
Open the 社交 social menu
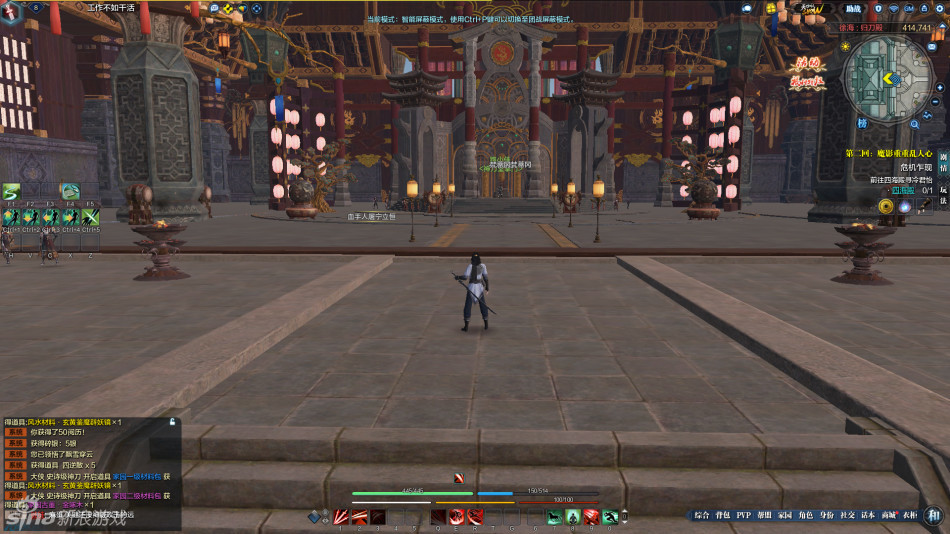[x=846, y=516]
